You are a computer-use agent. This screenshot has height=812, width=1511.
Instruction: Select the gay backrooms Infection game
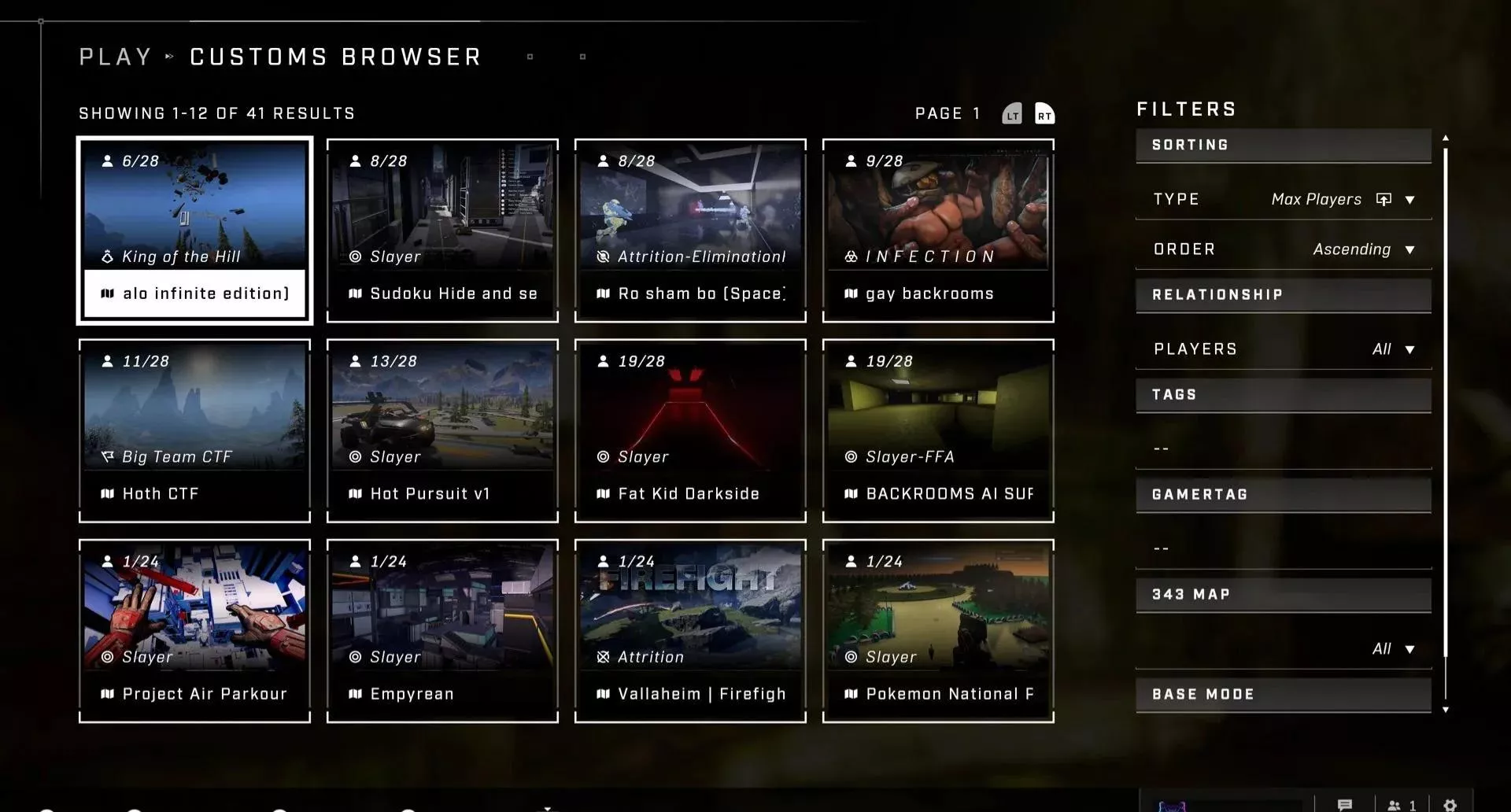pyautogui.click(x=938, y=230)
